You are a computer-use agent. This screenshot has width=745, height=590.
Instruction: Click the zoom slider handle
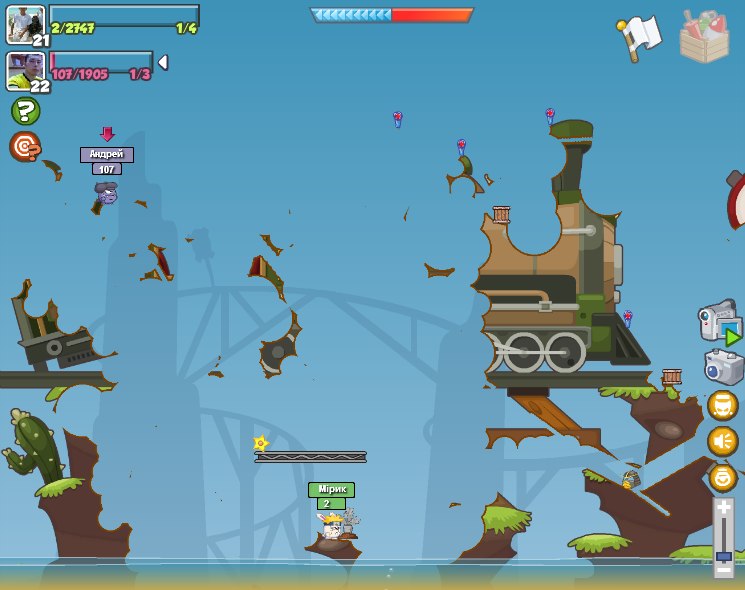tap(724, 555)
